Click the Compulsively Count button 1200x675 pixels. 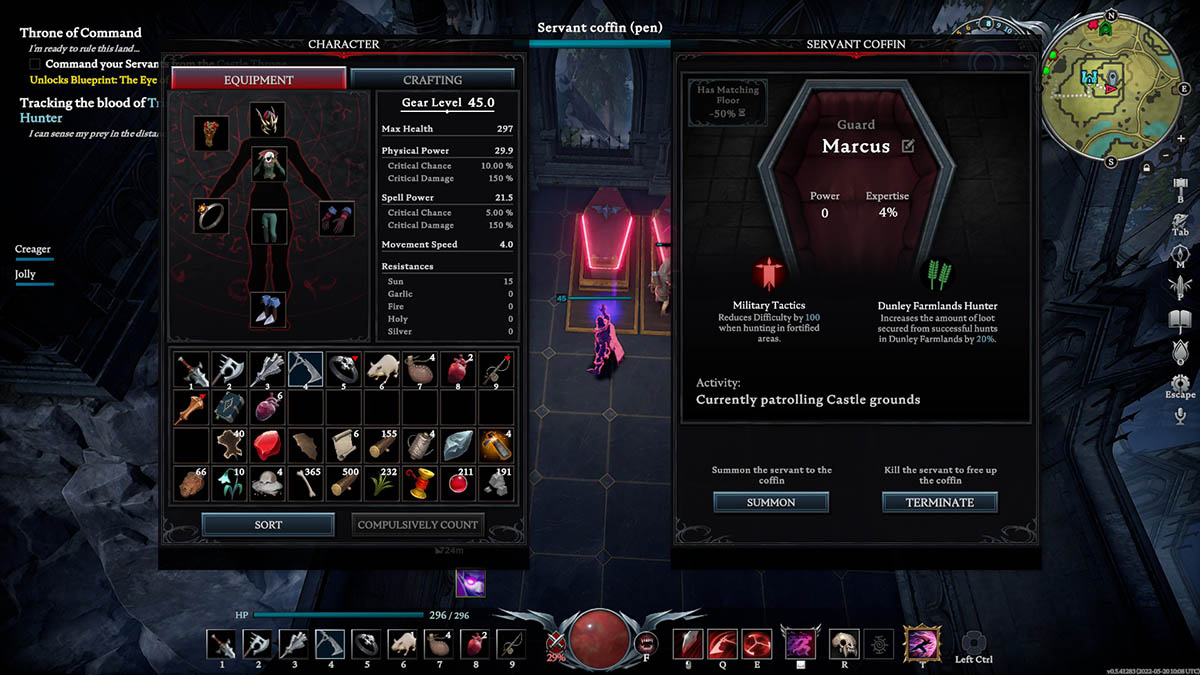419,524
